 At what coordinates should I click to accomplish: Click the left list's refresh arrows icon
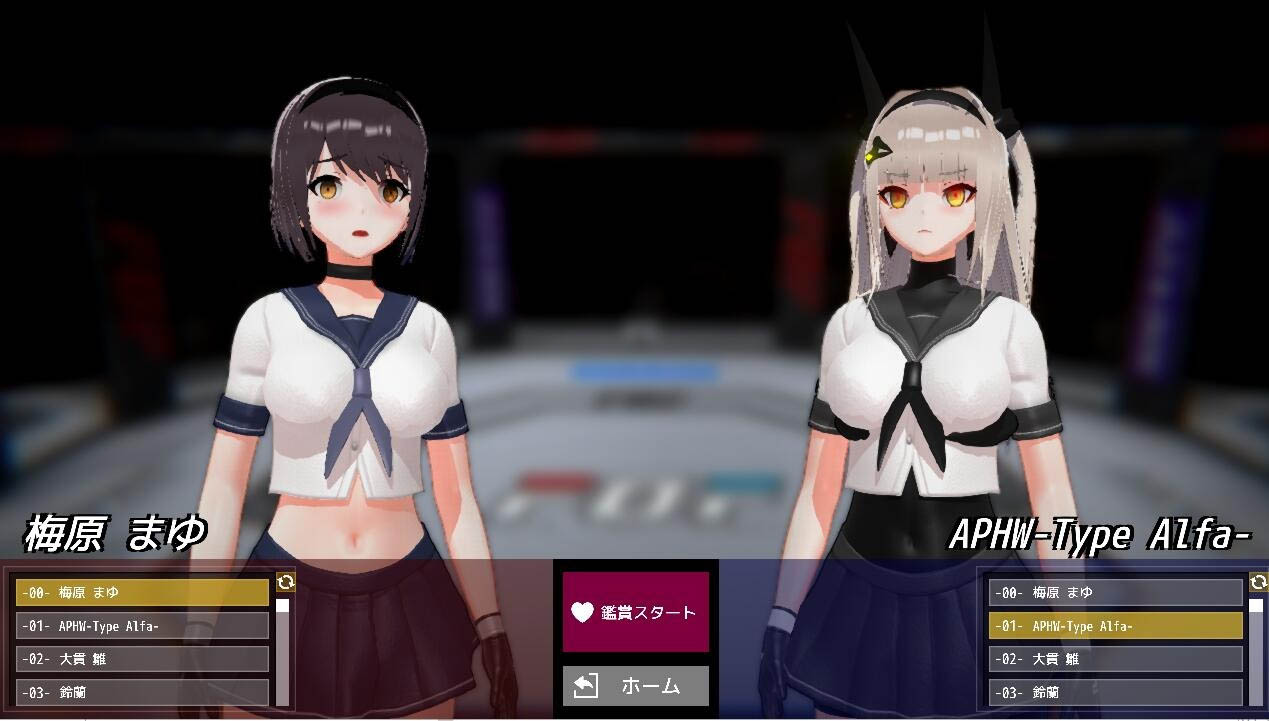coord(285,582)
